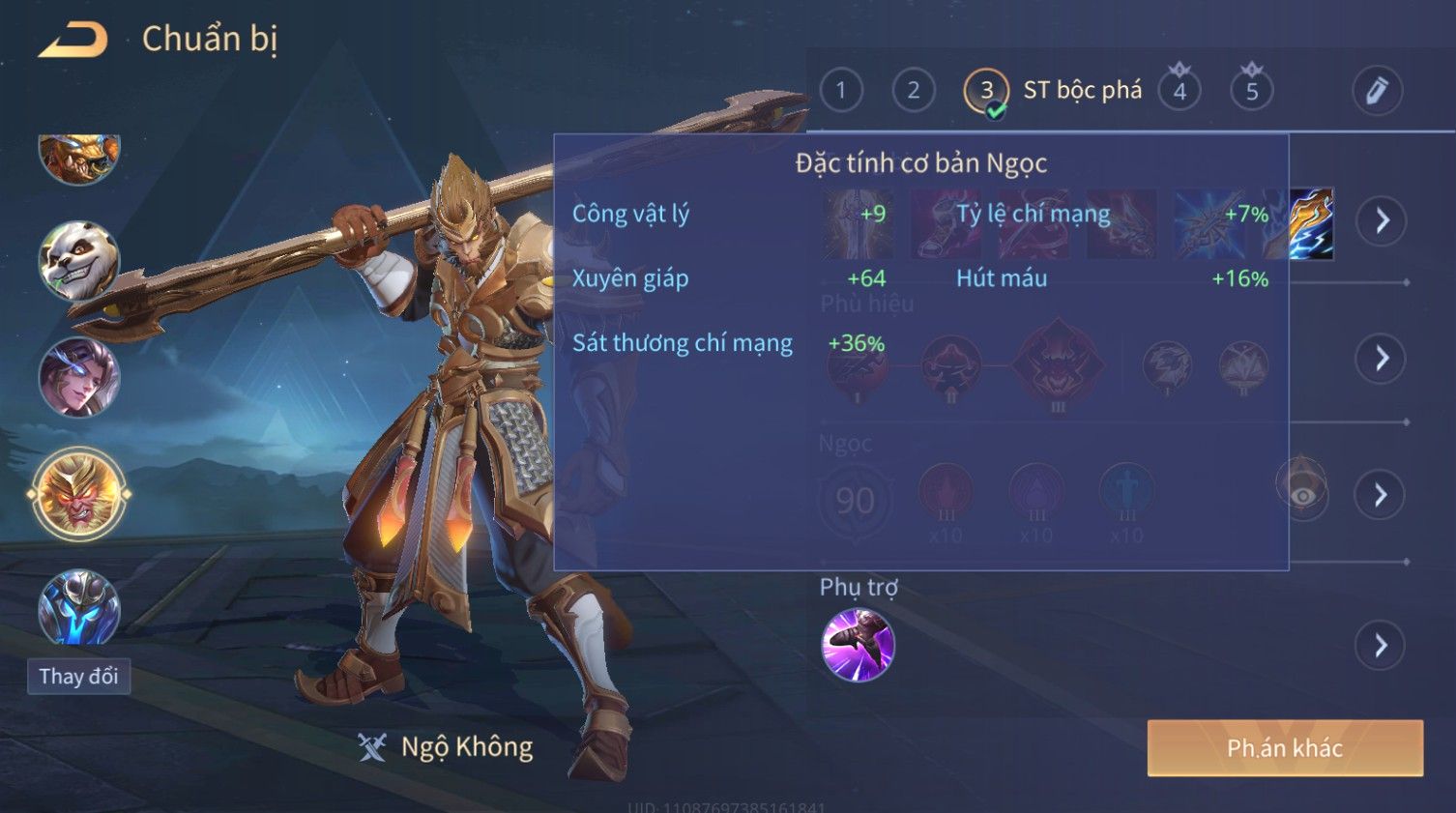Viewport: 1456px width, 813px height.
Task: Switch to loadout preset 1
Action: [x=841, y=91]
